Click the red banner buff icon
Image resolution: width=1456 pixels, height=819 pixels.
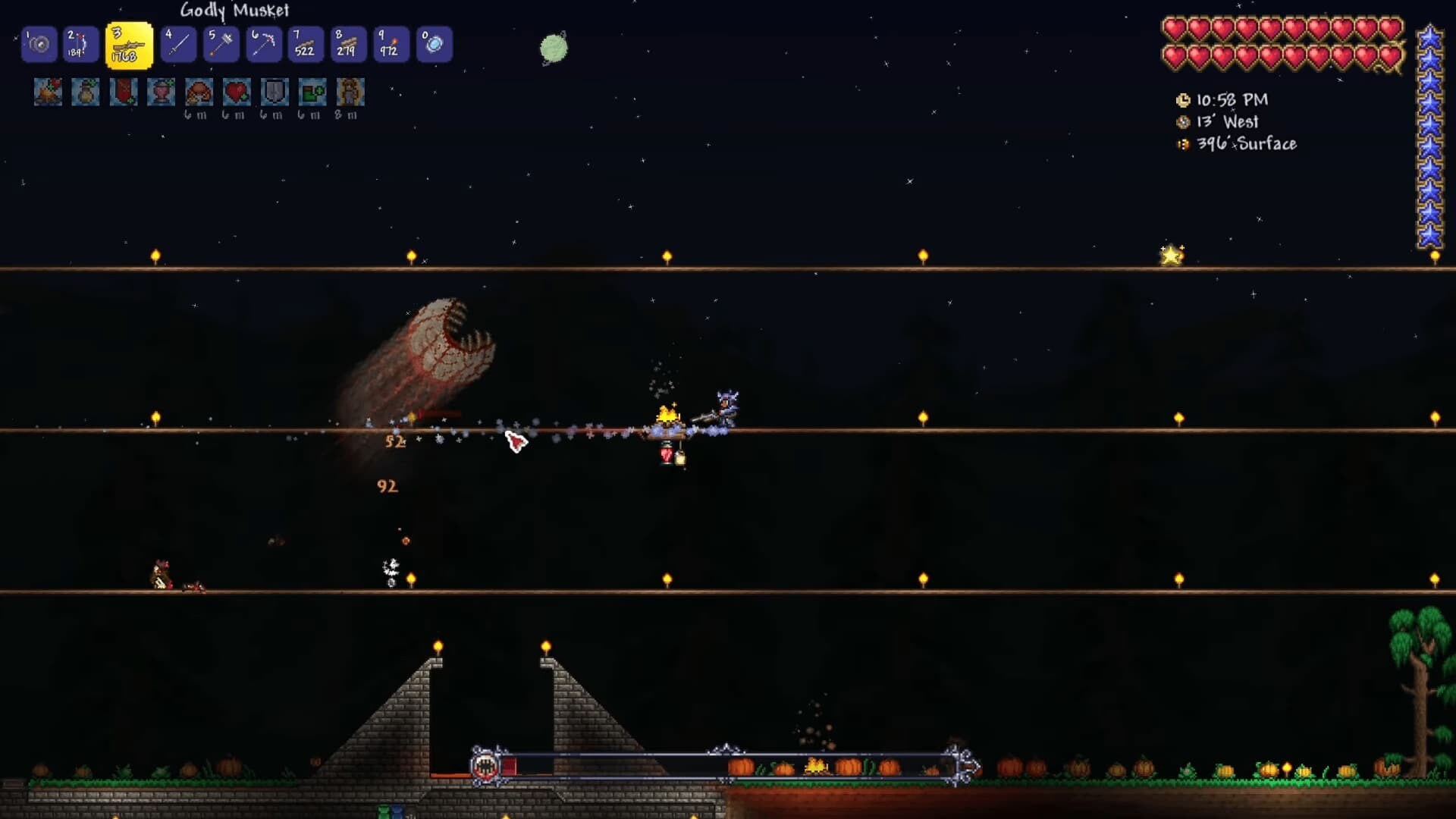(x=123, y=93)
